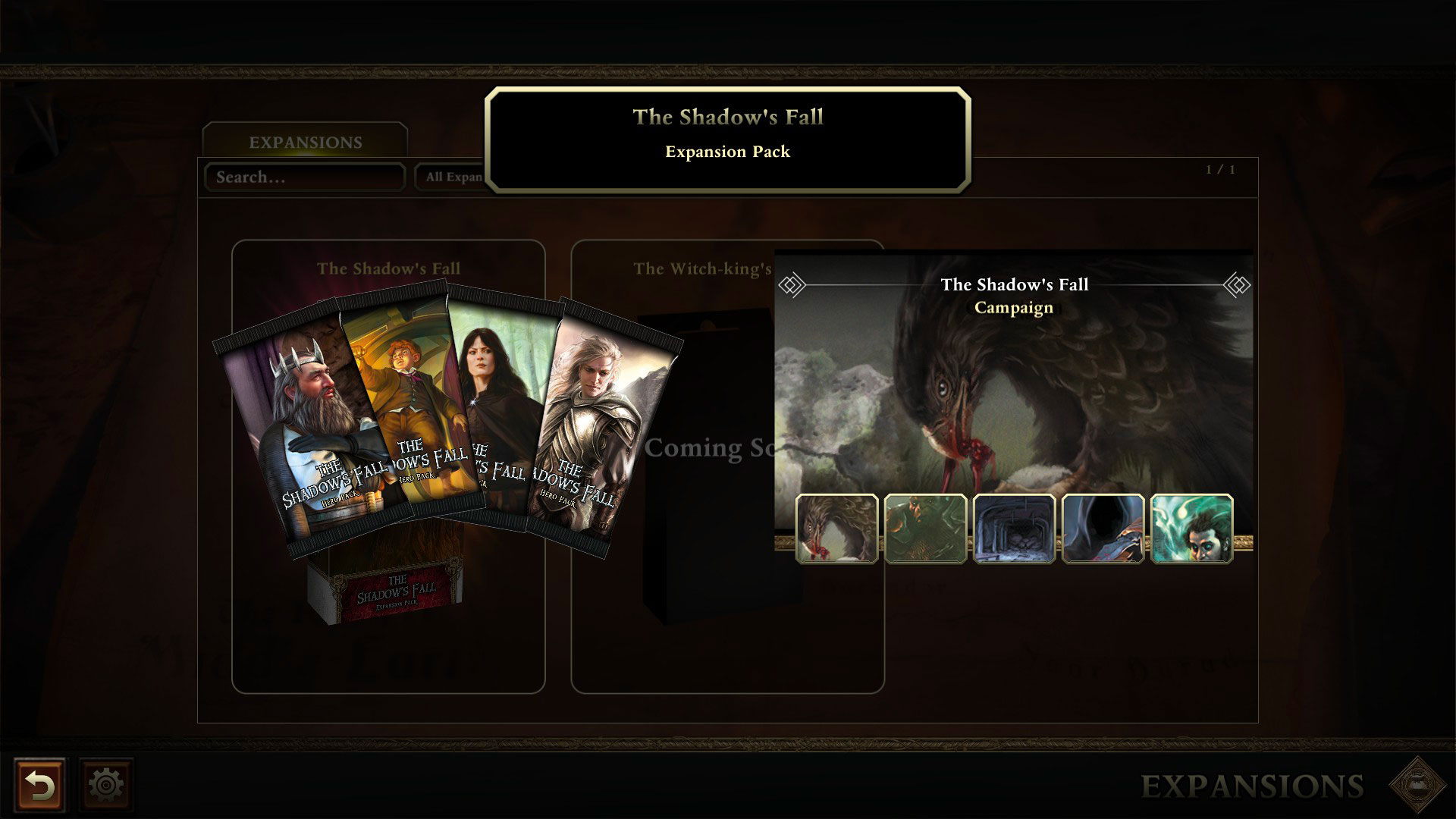Viewport: 1456px width, 819px height.
Task: Select the mine tunnel scenario thumbnail
Action: tap(1015, 527)
